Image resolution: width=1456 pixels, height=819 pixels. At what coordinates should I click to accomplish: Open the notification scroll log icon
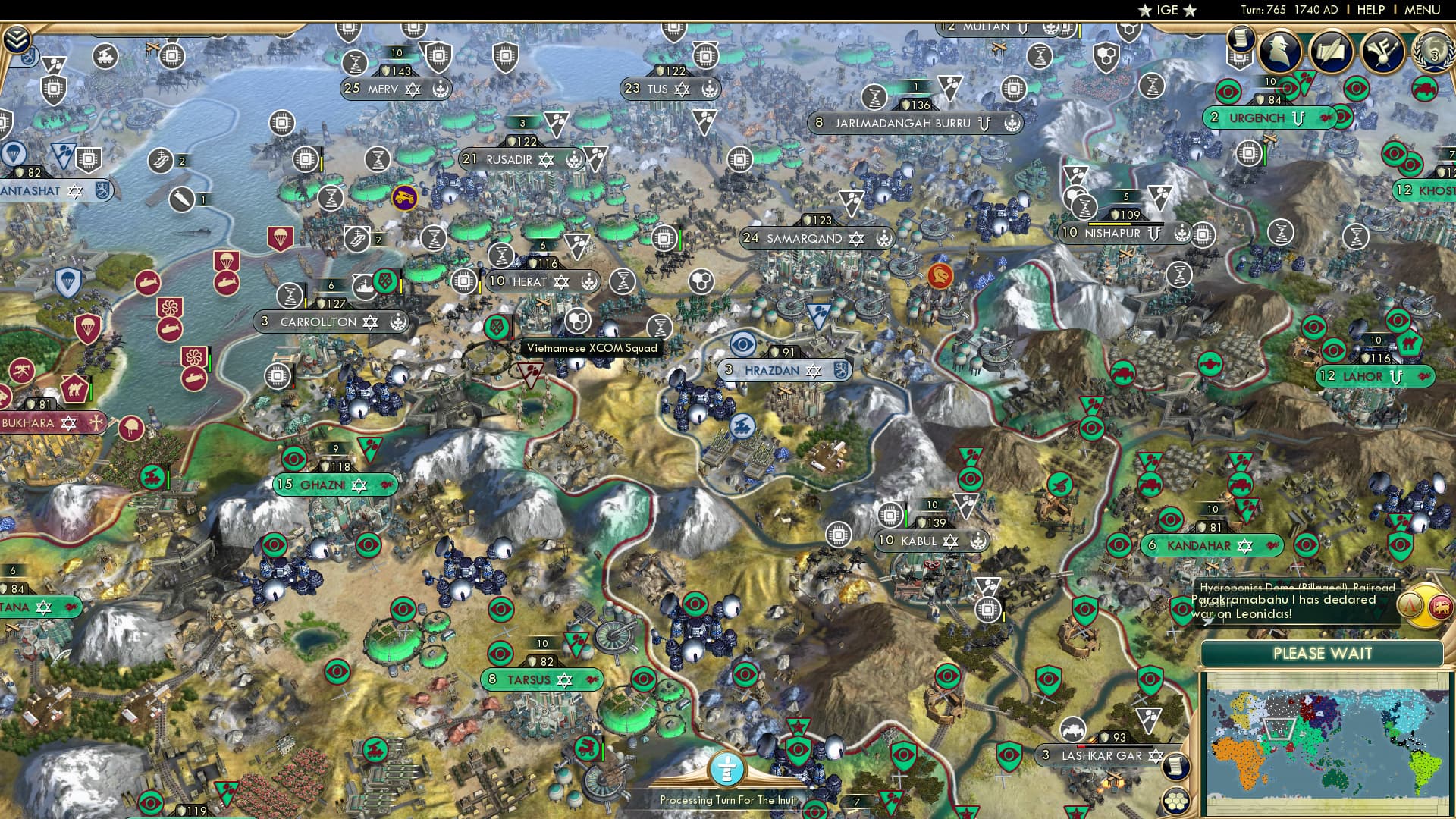(x=1241, y=38)
